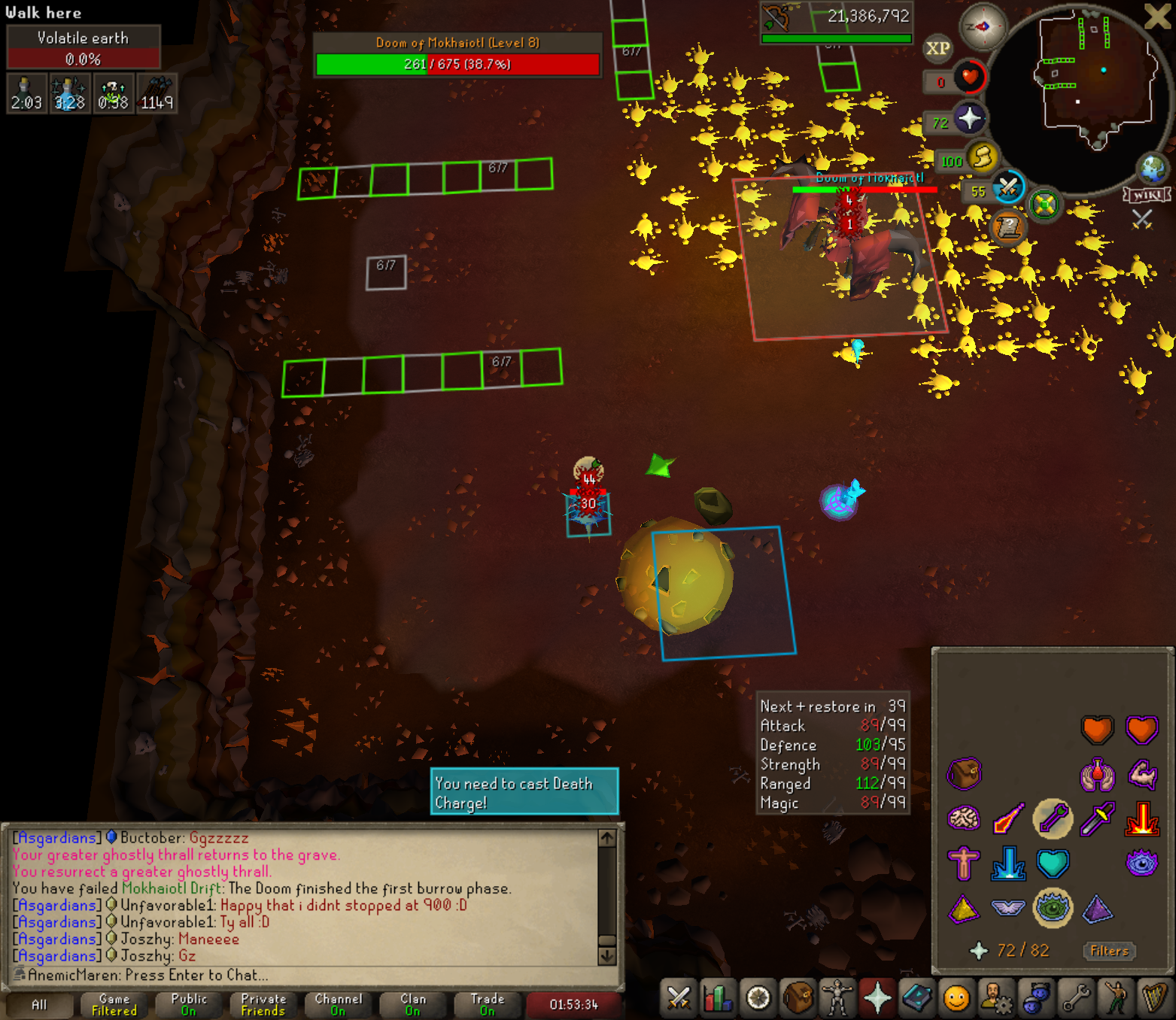Open the Worn Equipment tab
1176x1020 pixels.
[837, 999]
